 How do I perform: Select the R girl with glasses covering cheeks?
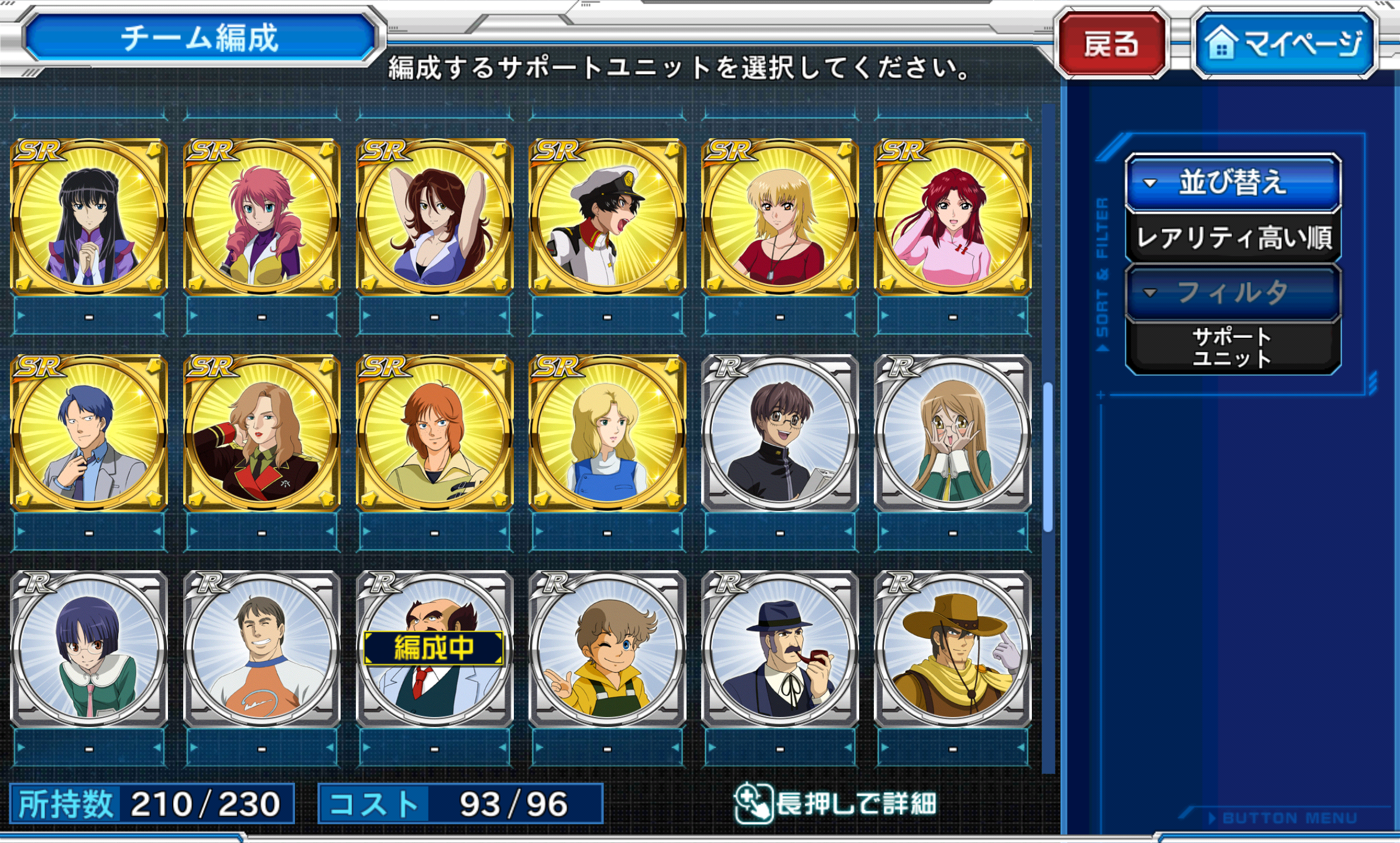(x=952, y=433)
